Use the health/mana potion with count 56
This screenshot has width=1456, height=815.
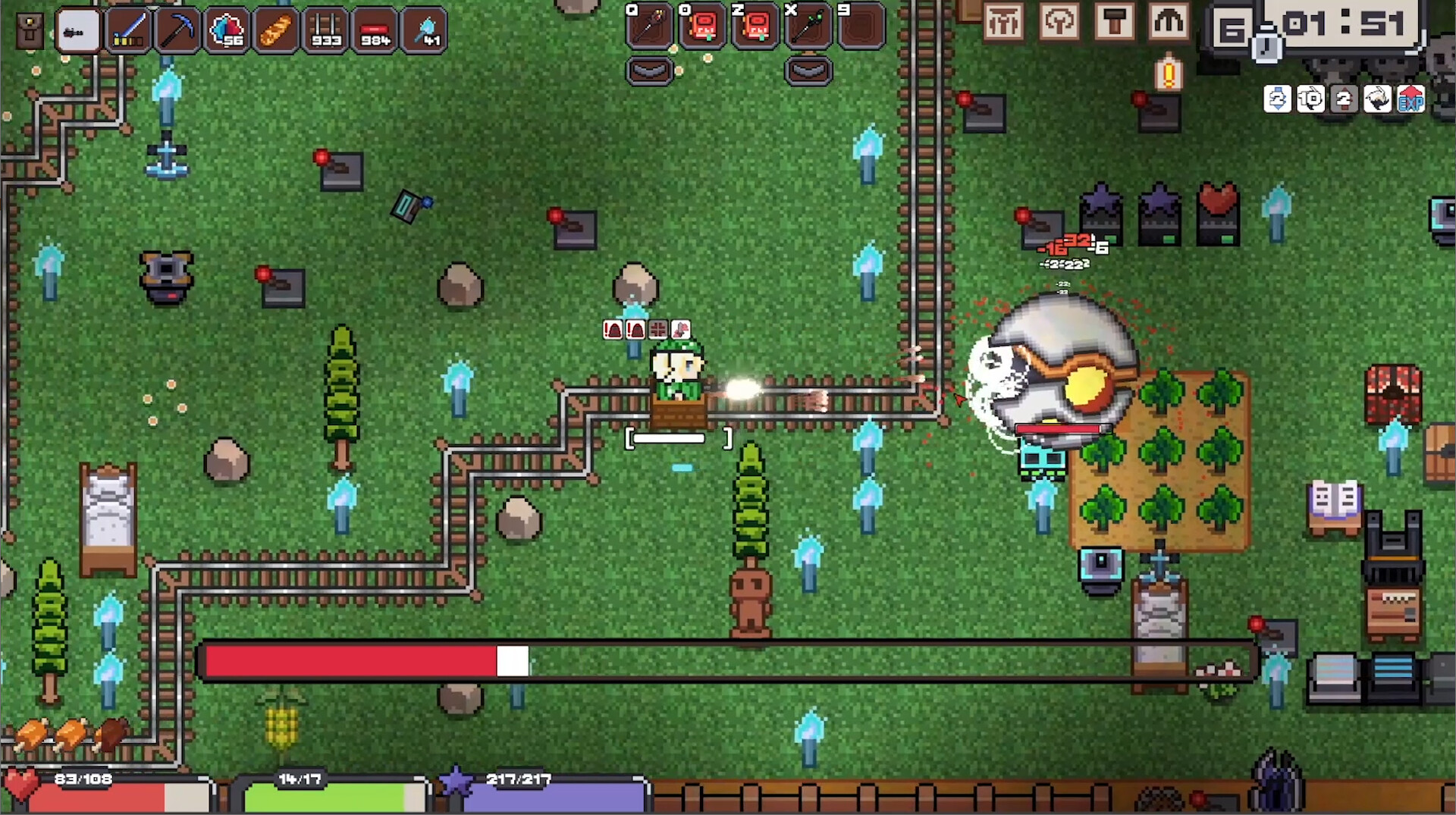pos(225,30)
